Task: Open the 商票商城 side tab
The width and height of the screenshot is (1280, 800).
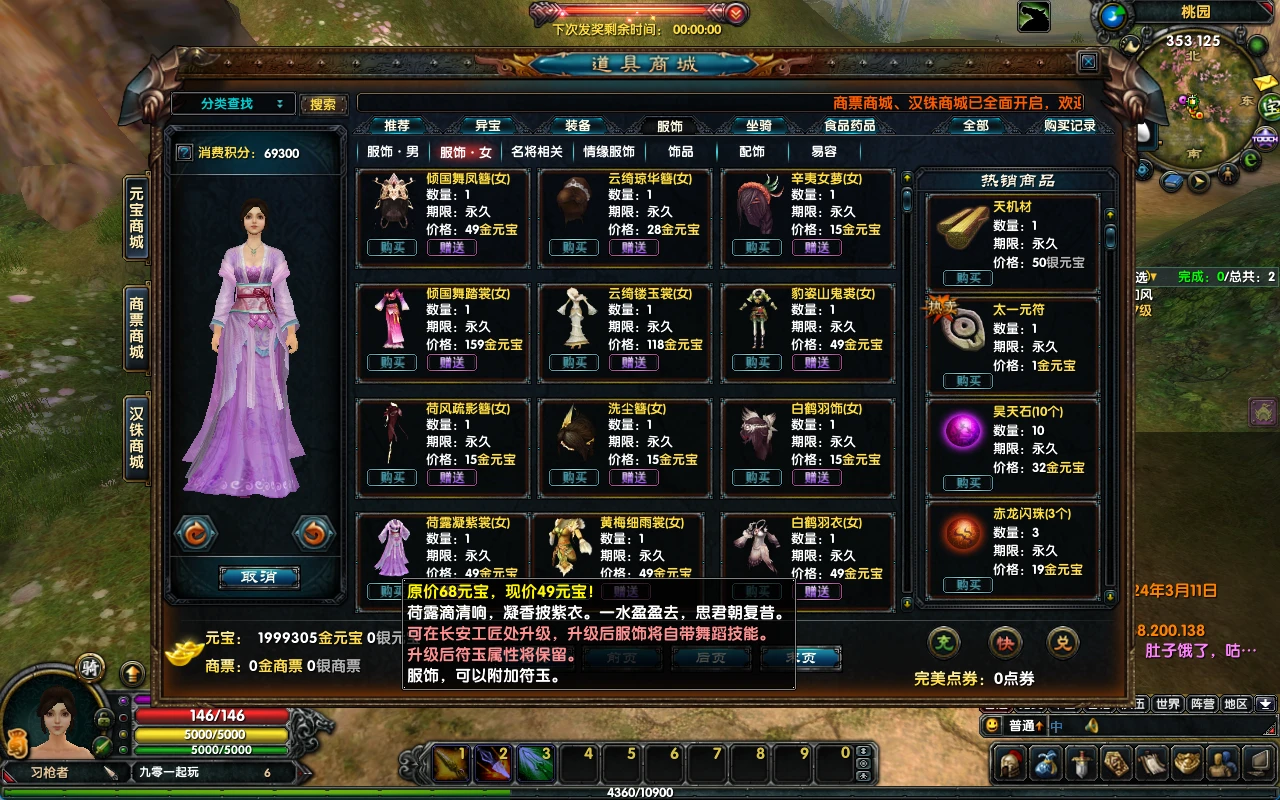Action: click(137, 327)
